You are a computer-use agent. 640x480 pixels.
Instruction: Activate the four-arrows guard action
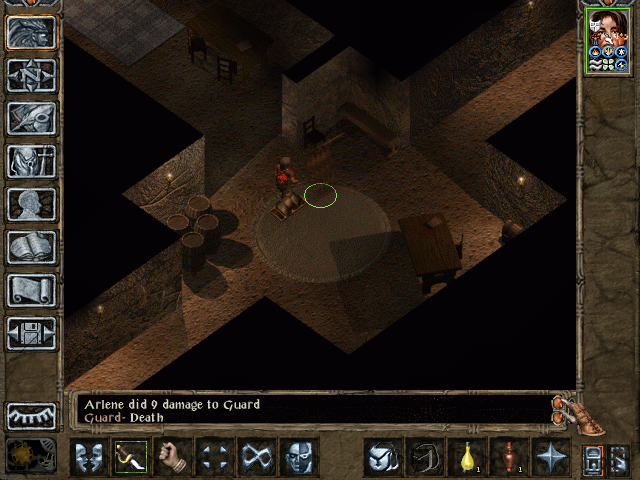coord(215,457)
